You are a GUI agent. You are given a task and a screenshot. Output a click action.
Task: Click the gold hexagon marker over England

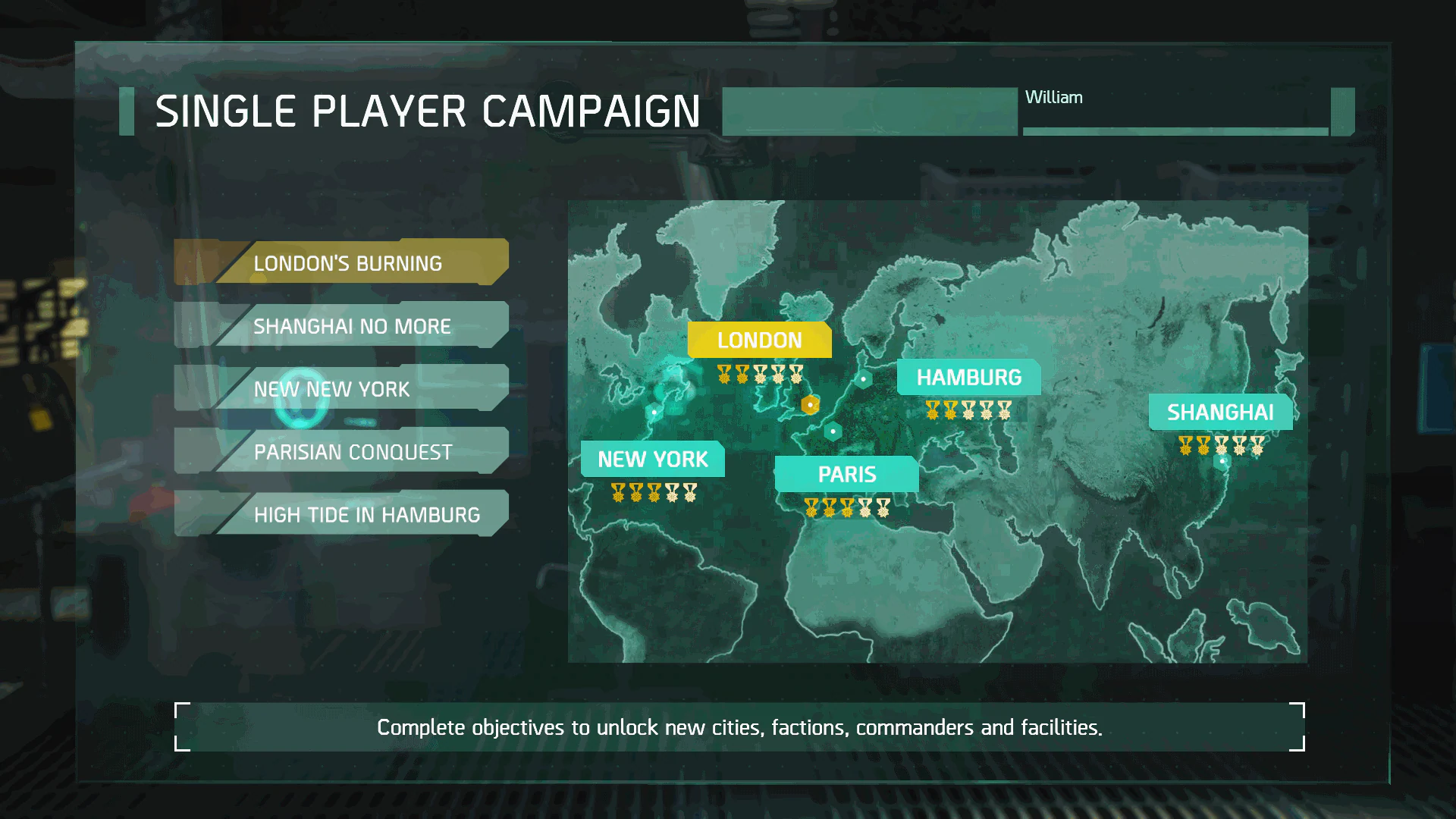point(810,406)
